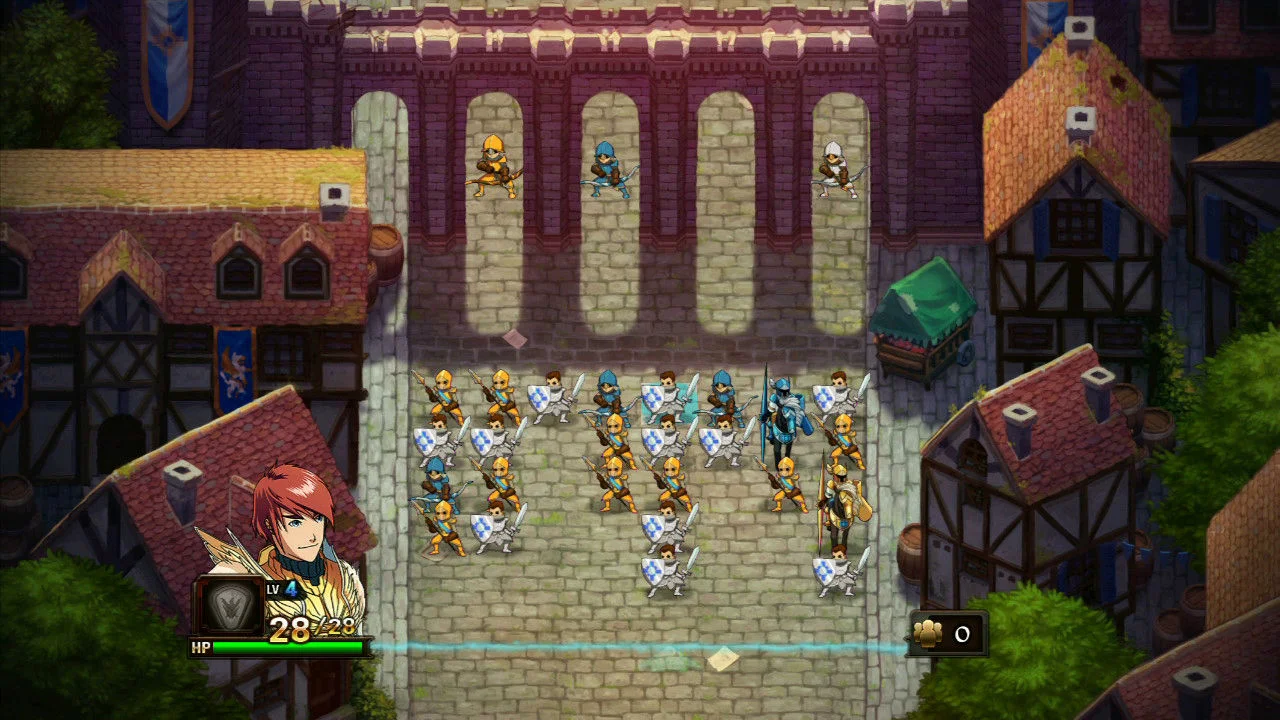Select the blue archer on the middle wall
Image resolution: width=1280 pixels, height=720 pixels.
(x=608, y=165)
